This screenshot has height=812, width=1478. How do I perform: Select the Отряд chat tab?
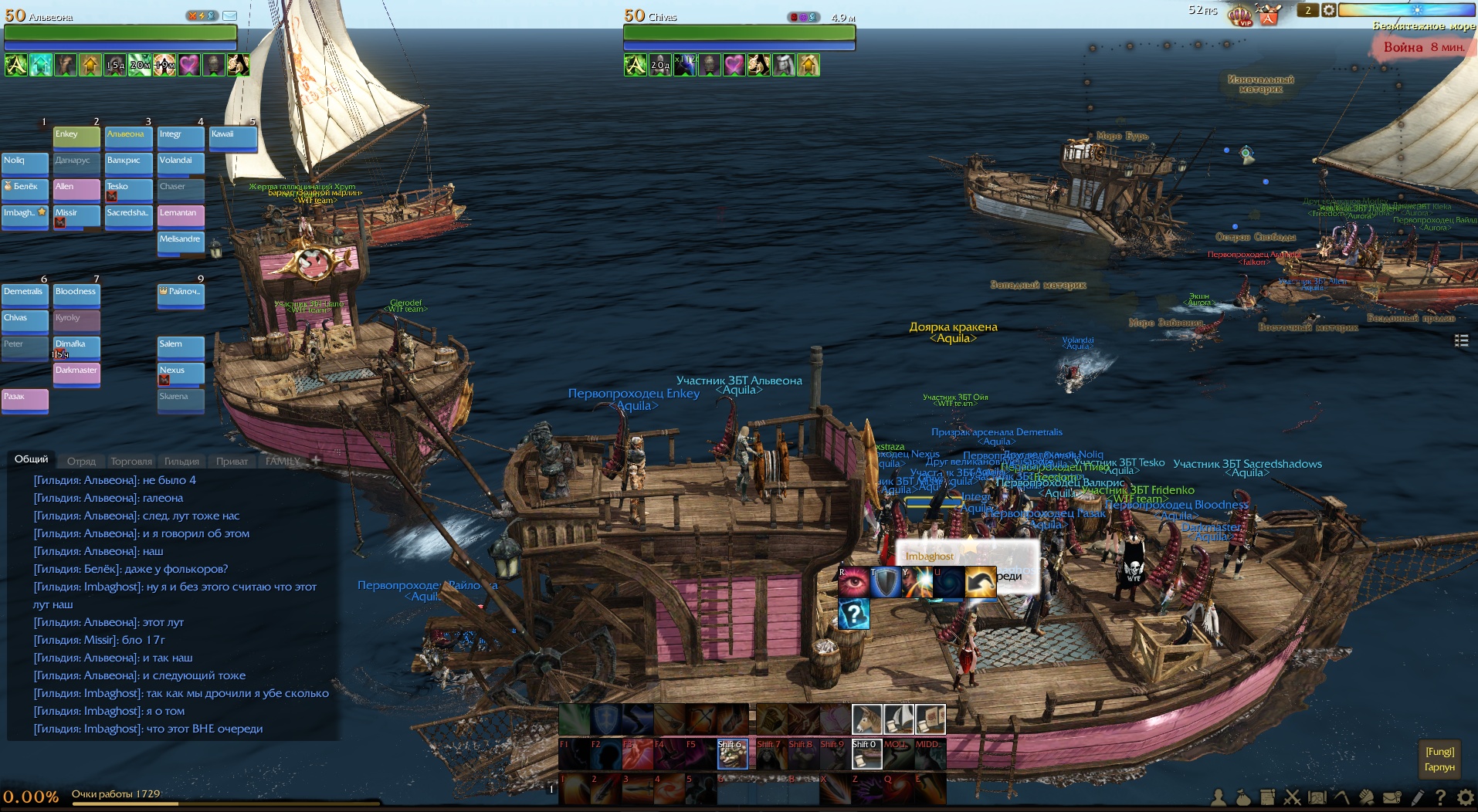point(81,462)
